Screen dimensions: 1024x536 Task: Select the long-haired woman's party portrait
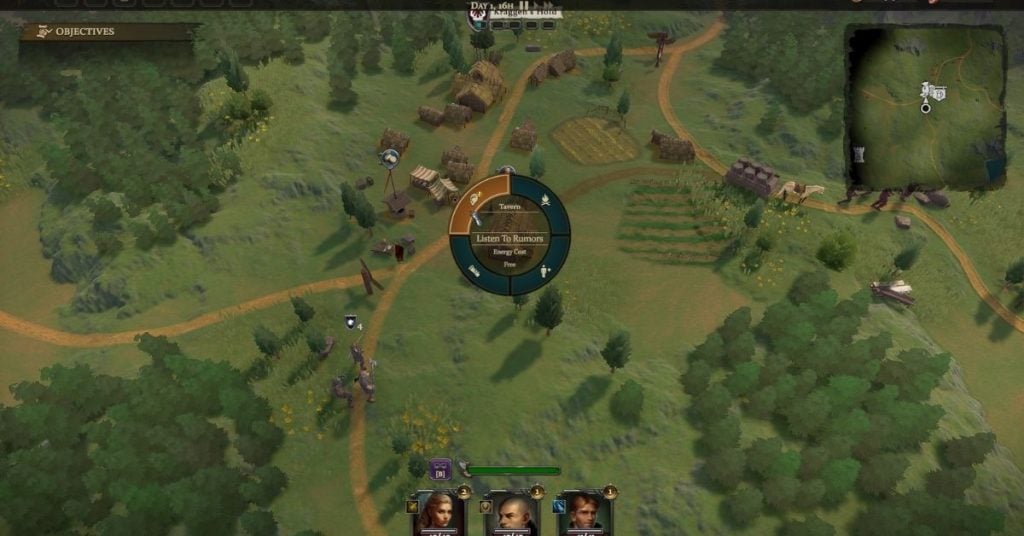click(x=435, y=513)
